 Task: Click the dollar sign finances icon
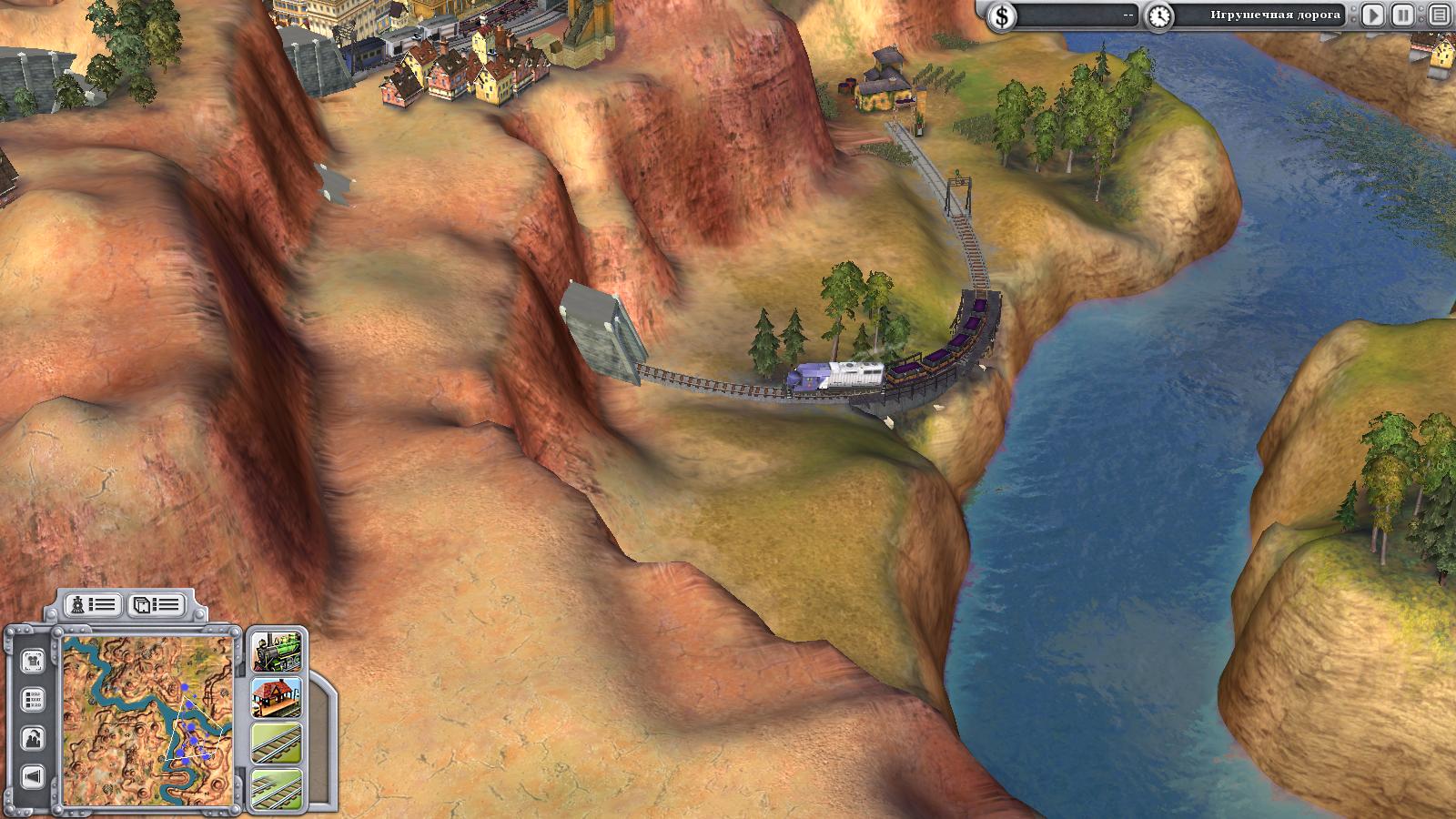1002,15
